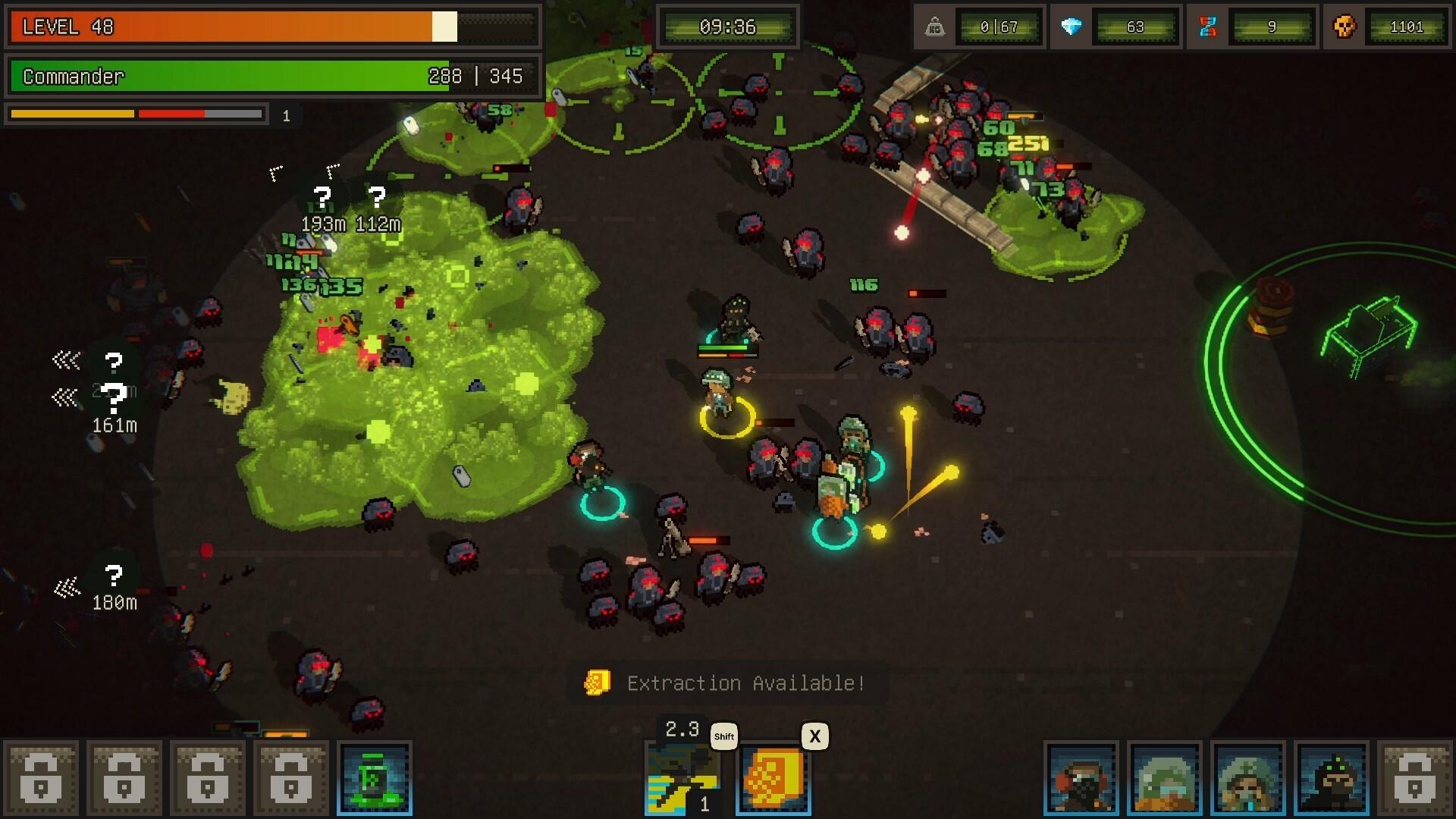1456x819 pixels.
Task: Click the red-blue DNA resource icon
Action: 1207,26
